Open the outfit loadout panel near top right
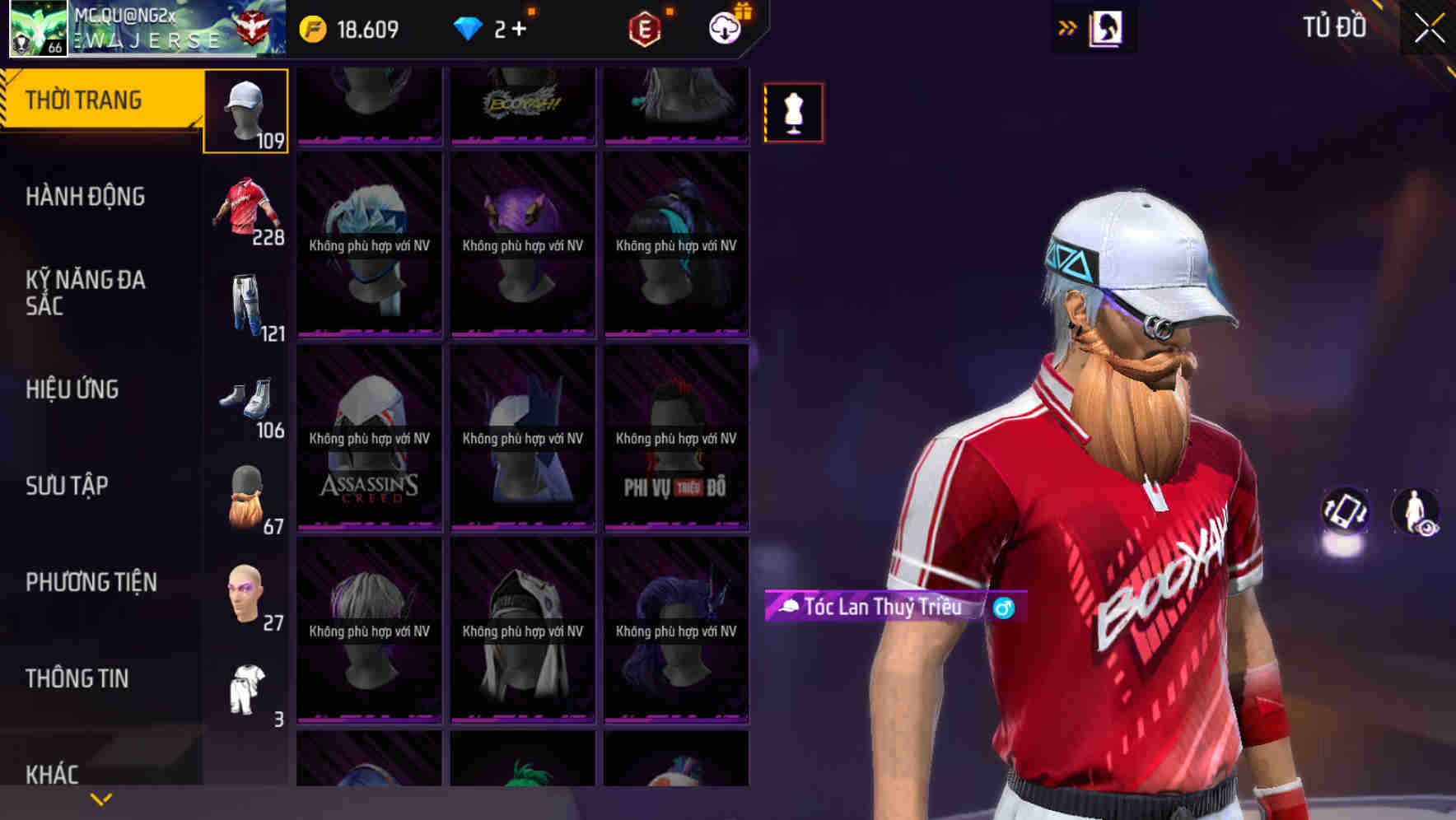Image resolution: width=1456 pixels, height=820 pixels. tap(1104, 27)
